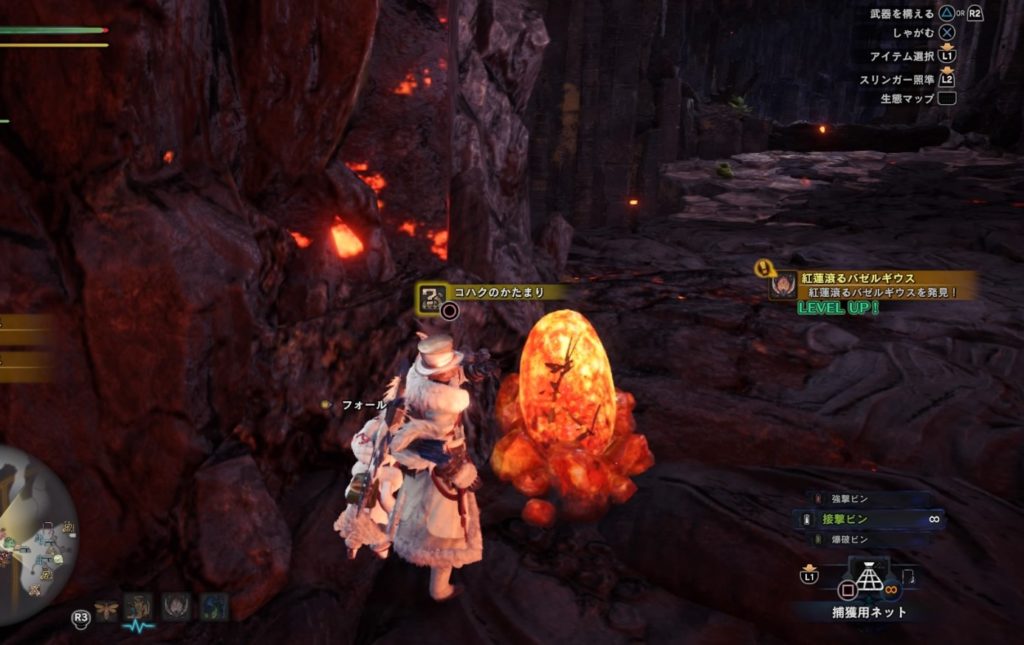Use the 捕獲用ネット capture net item
Image resolution: width=1024 pixels, height=645 pixels.
[868, 581]
